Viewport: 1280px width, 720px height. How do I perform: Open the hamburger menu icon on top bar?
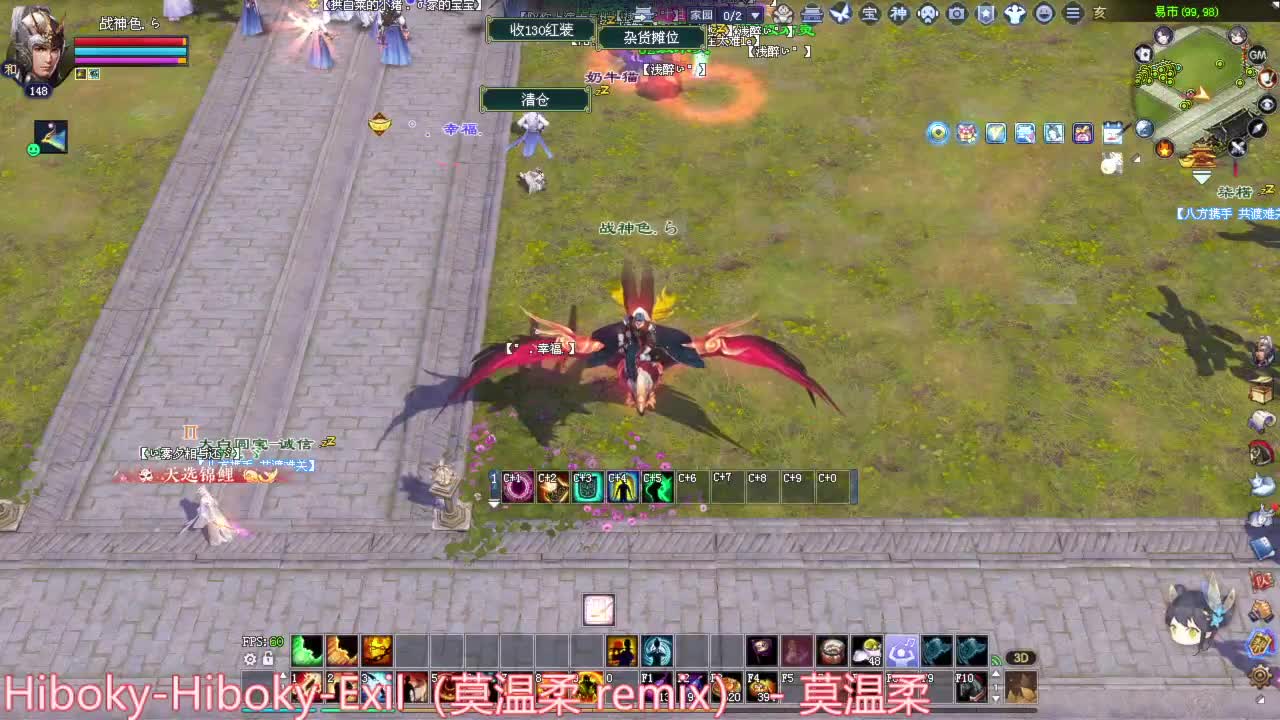[1074, 14]
